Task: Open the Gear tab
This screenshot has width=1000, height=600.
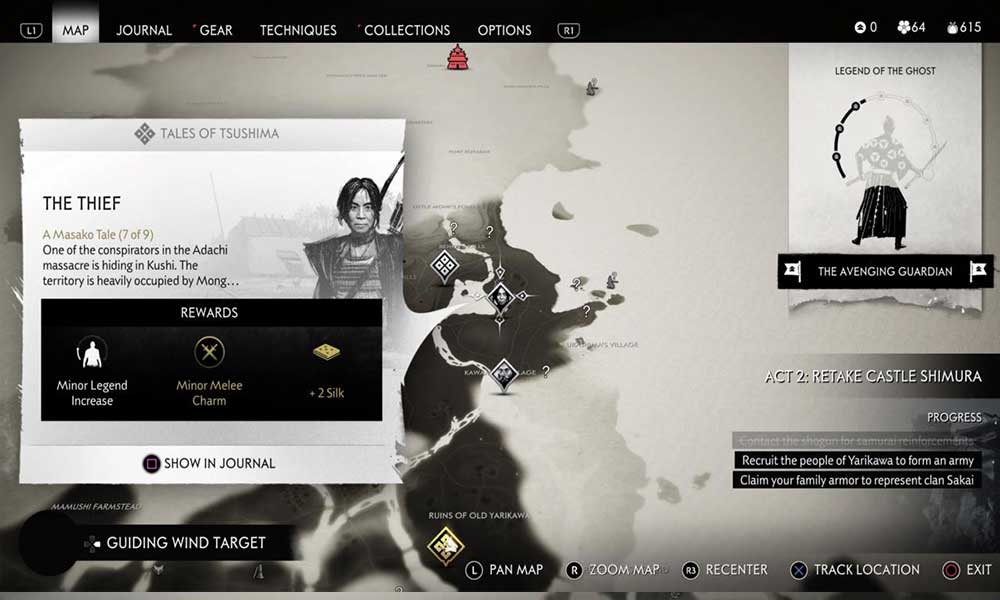Action: [216, 30]
